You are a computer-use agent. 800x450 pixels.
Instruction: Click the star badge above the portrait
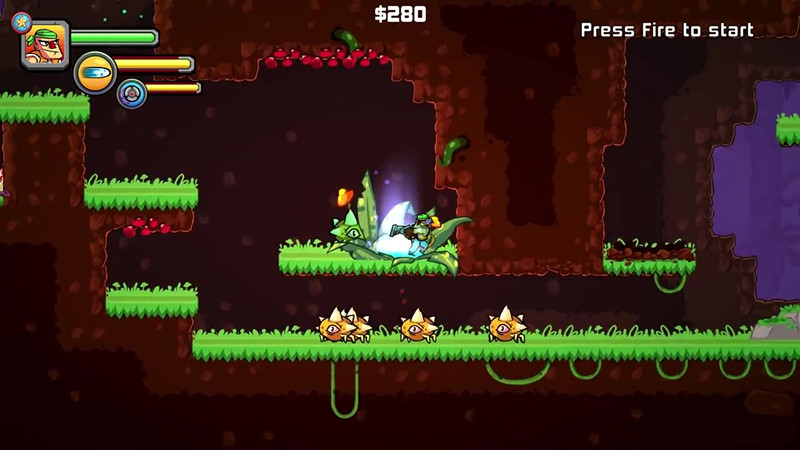coord(19,19)
